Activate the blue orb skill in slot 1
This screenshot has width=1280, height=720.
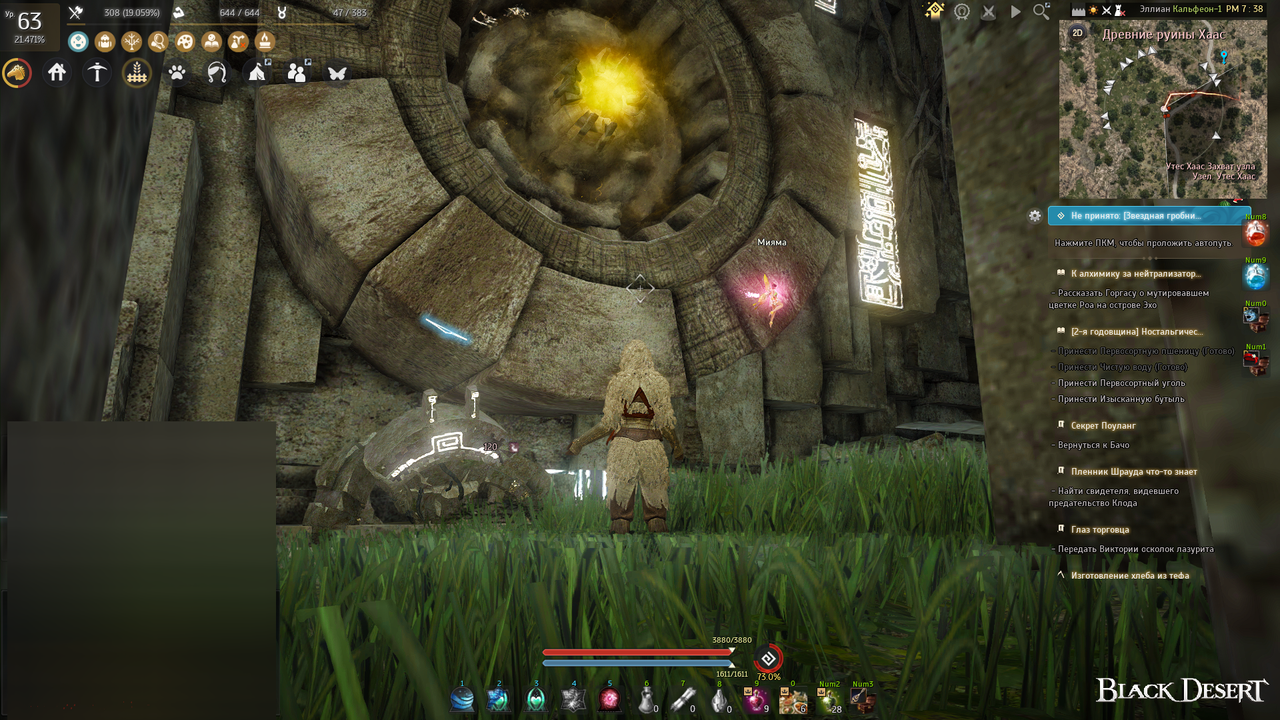tap(462, 699)
